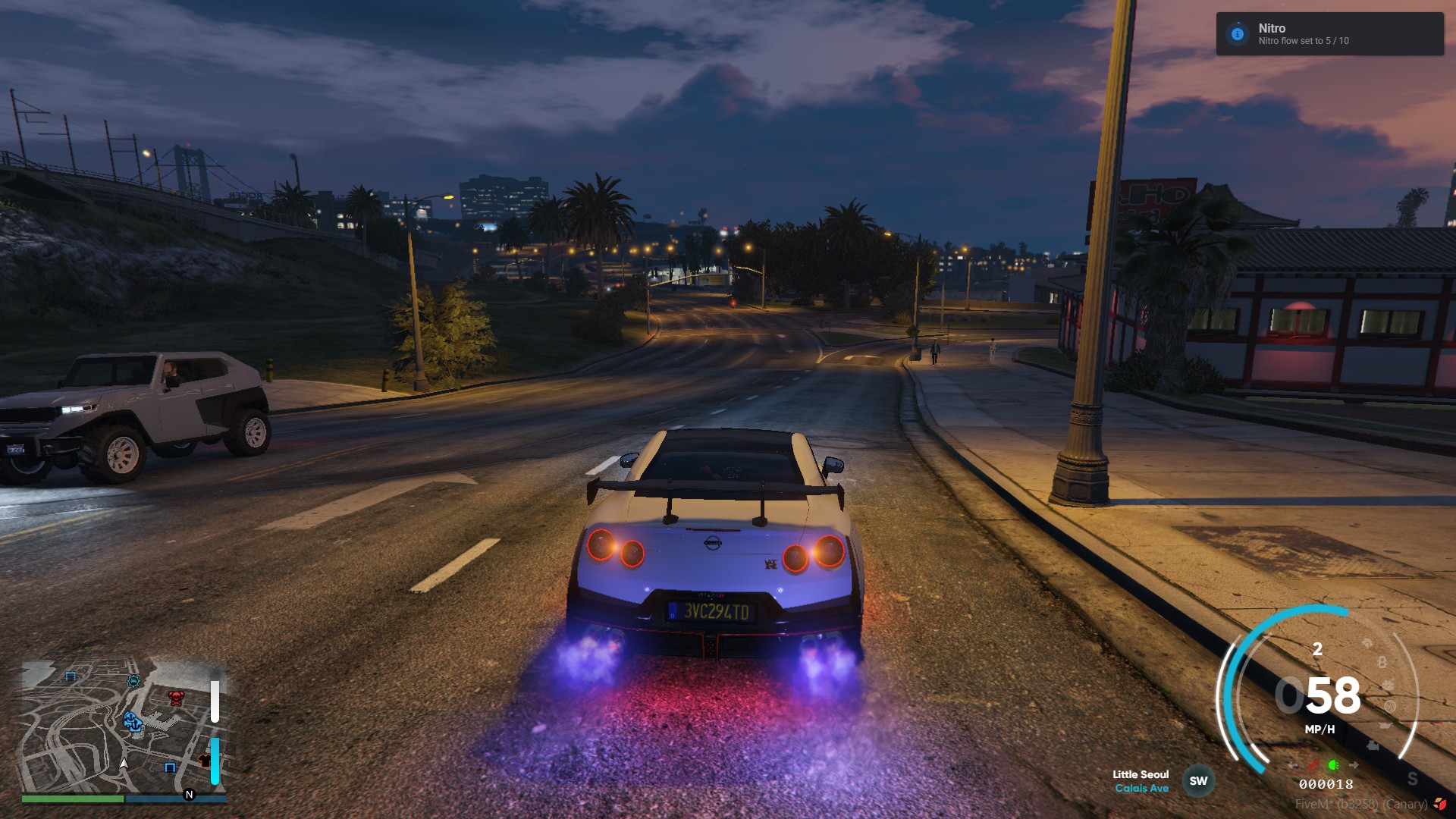The width and height of the screenshot is (1456, 819).
Task: Click the FiveM leaf logo in the watermark
Action: click(1440, 805)
